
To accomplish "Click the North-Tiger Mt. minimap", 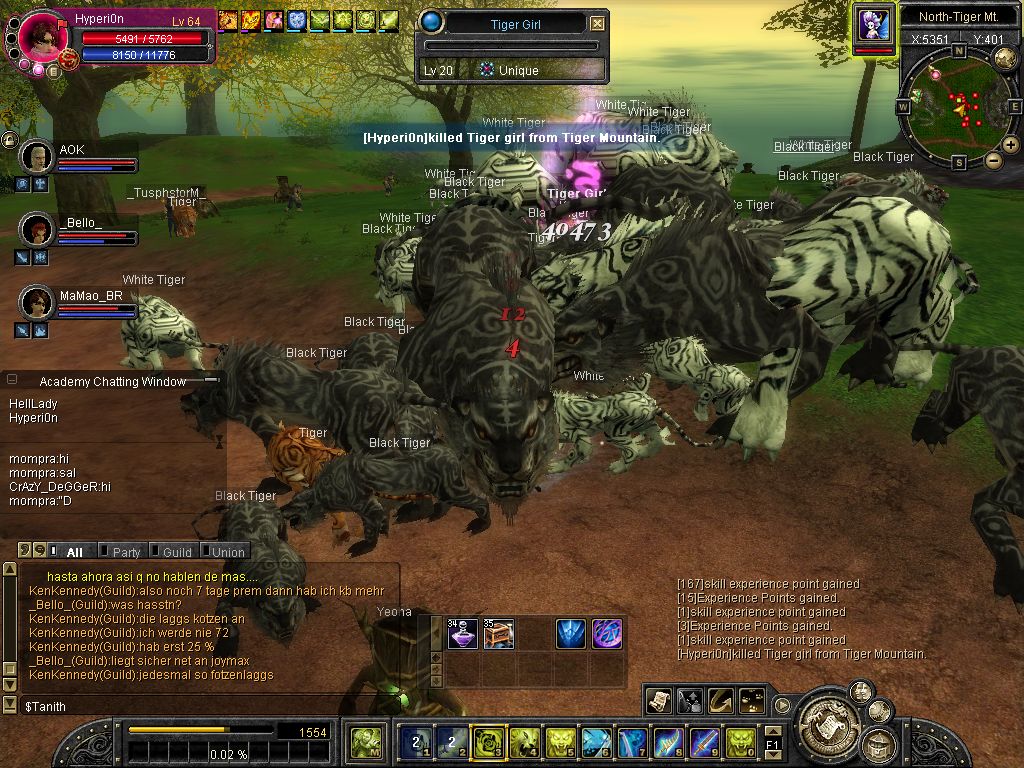I will point(958,104).
